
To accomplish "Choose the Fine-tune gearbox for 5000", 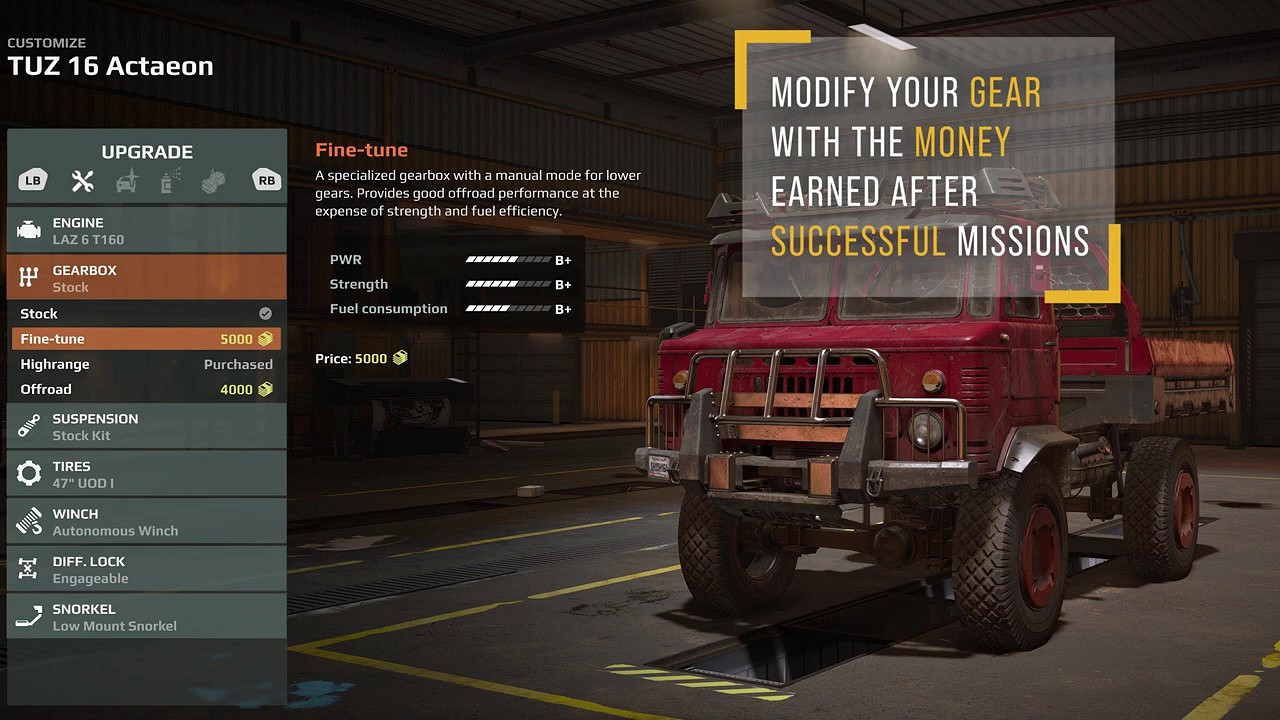I will pos(146,339).
